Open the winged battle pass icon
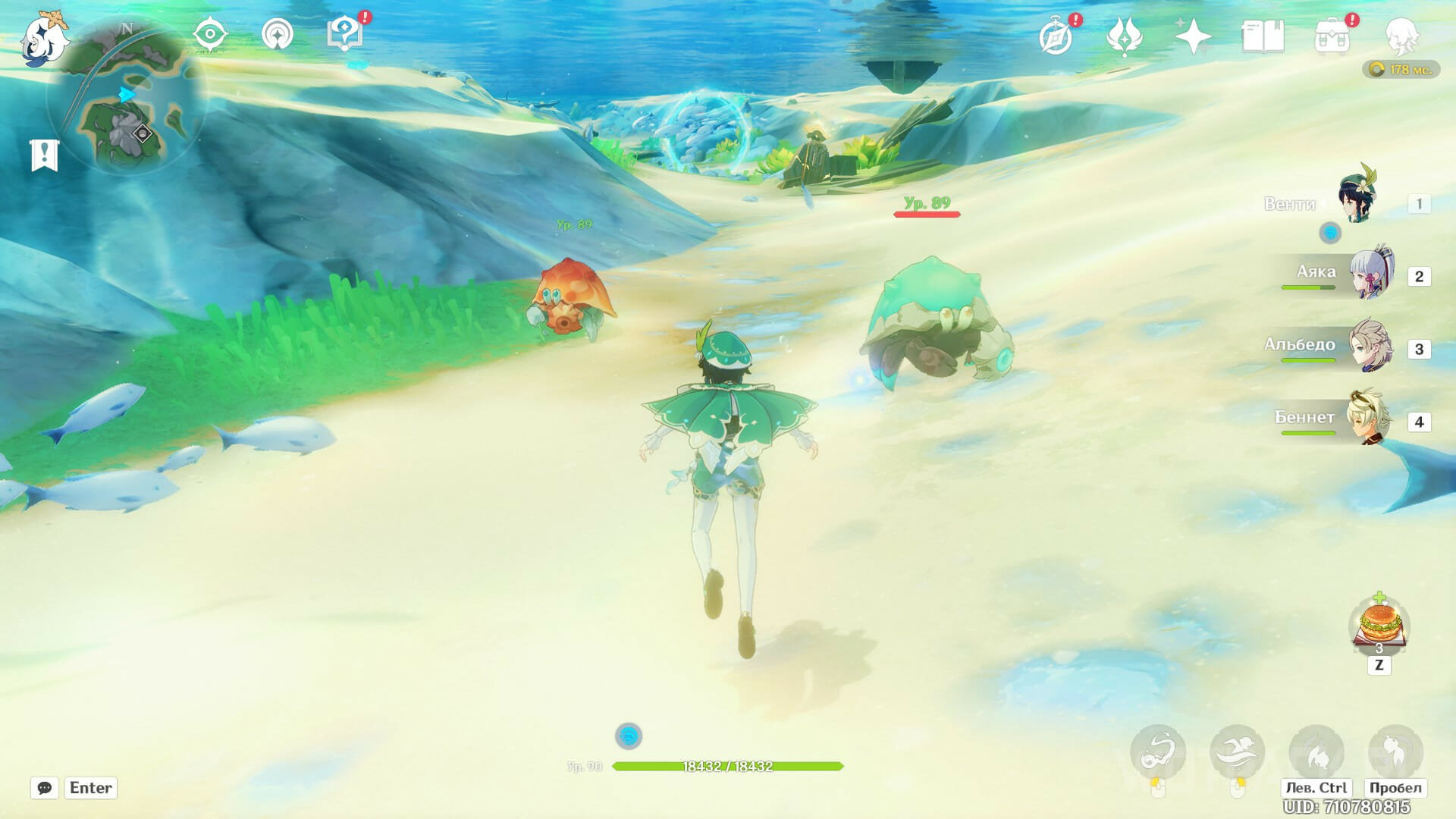Image resolution: width=1456 pixels, height=819 pixels. click(1125, 36)
